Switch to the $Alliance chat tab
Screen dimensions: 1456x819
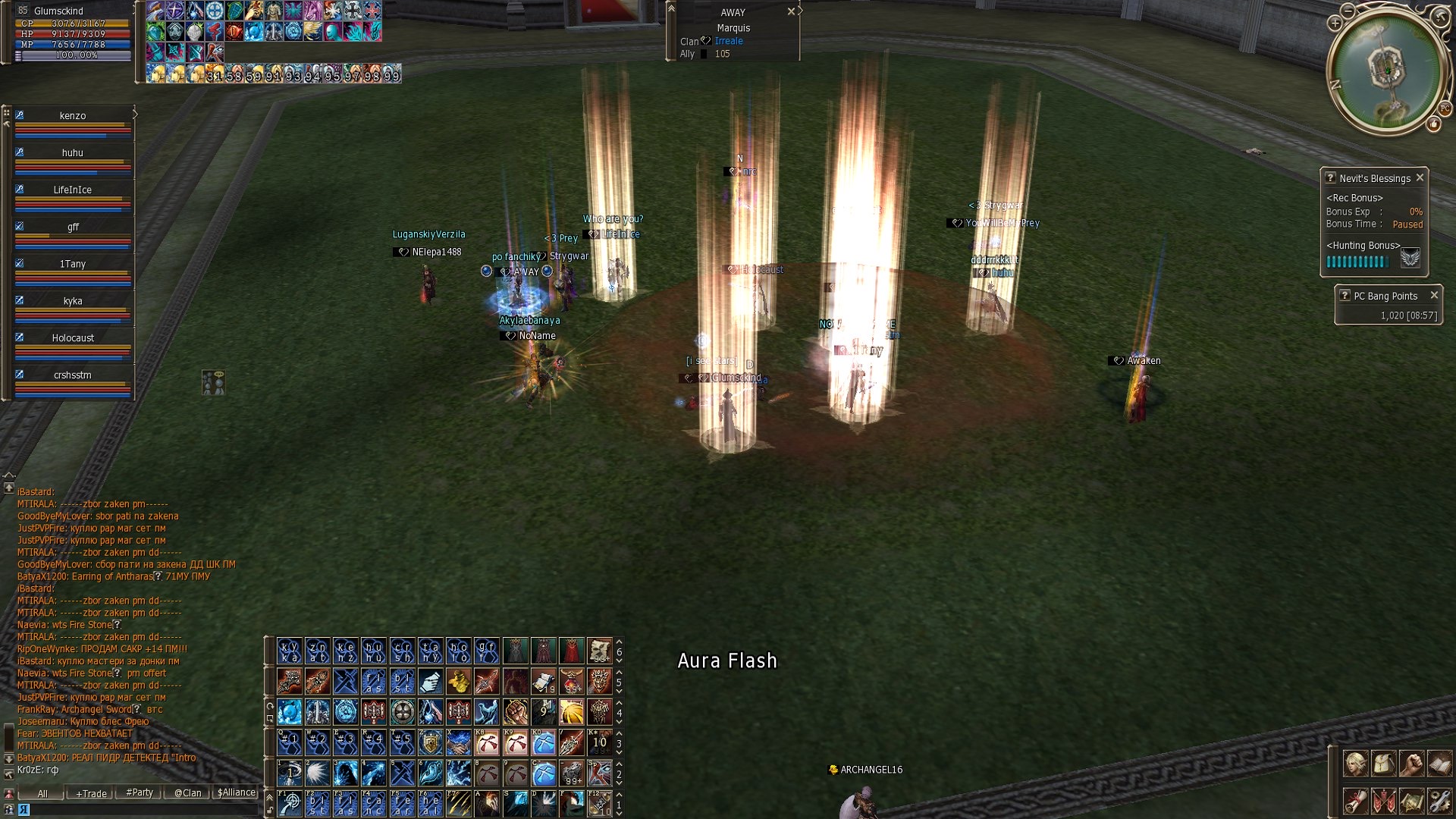click(237, 792)
